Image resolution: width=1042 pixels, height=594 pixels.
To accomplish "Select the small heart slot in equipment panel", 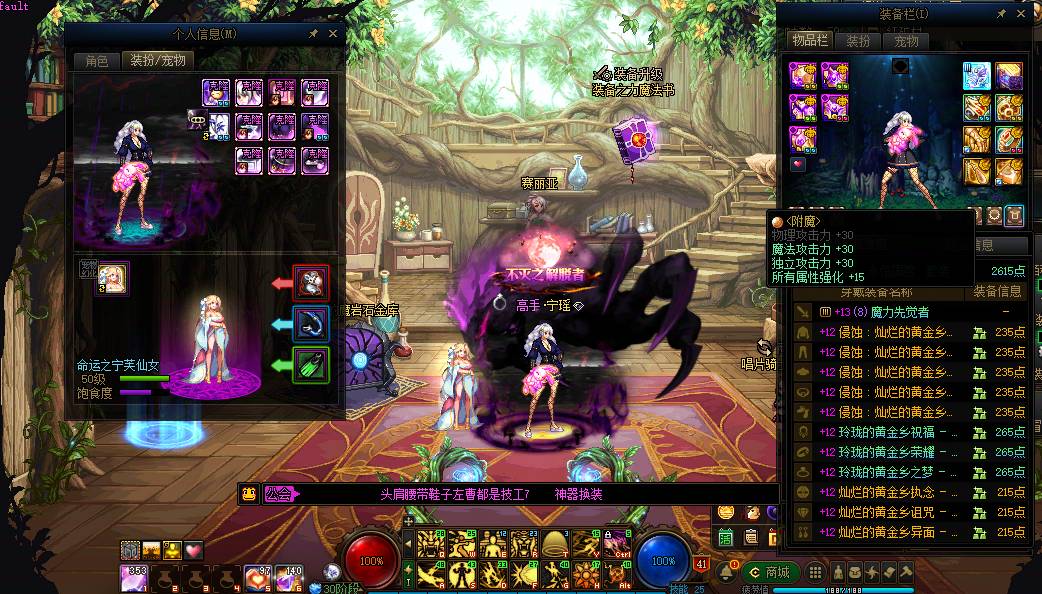I will point(798,163).
